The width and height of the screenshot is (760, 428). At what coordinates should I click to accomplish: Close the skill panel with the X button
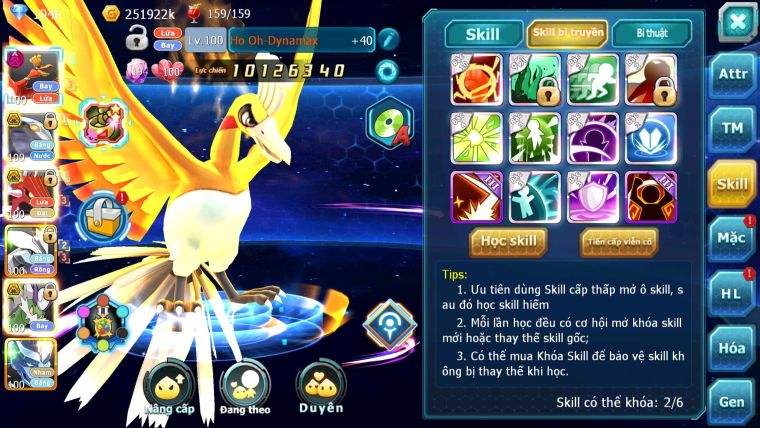click(737, 22)
